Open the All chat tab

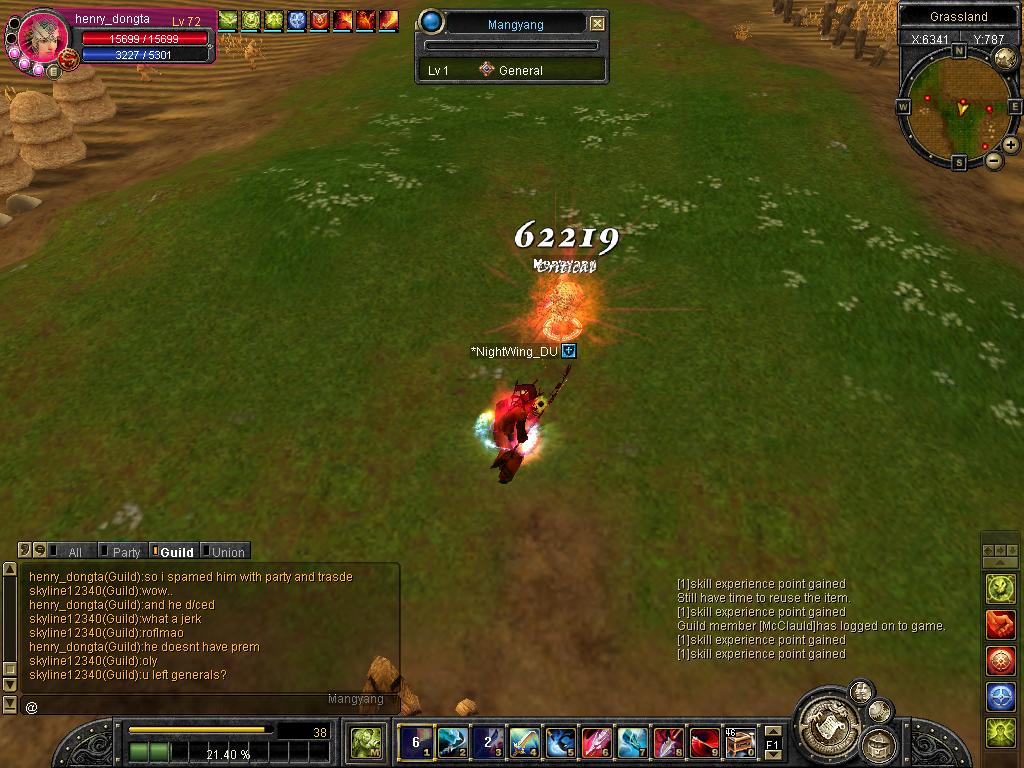[73, 552]
